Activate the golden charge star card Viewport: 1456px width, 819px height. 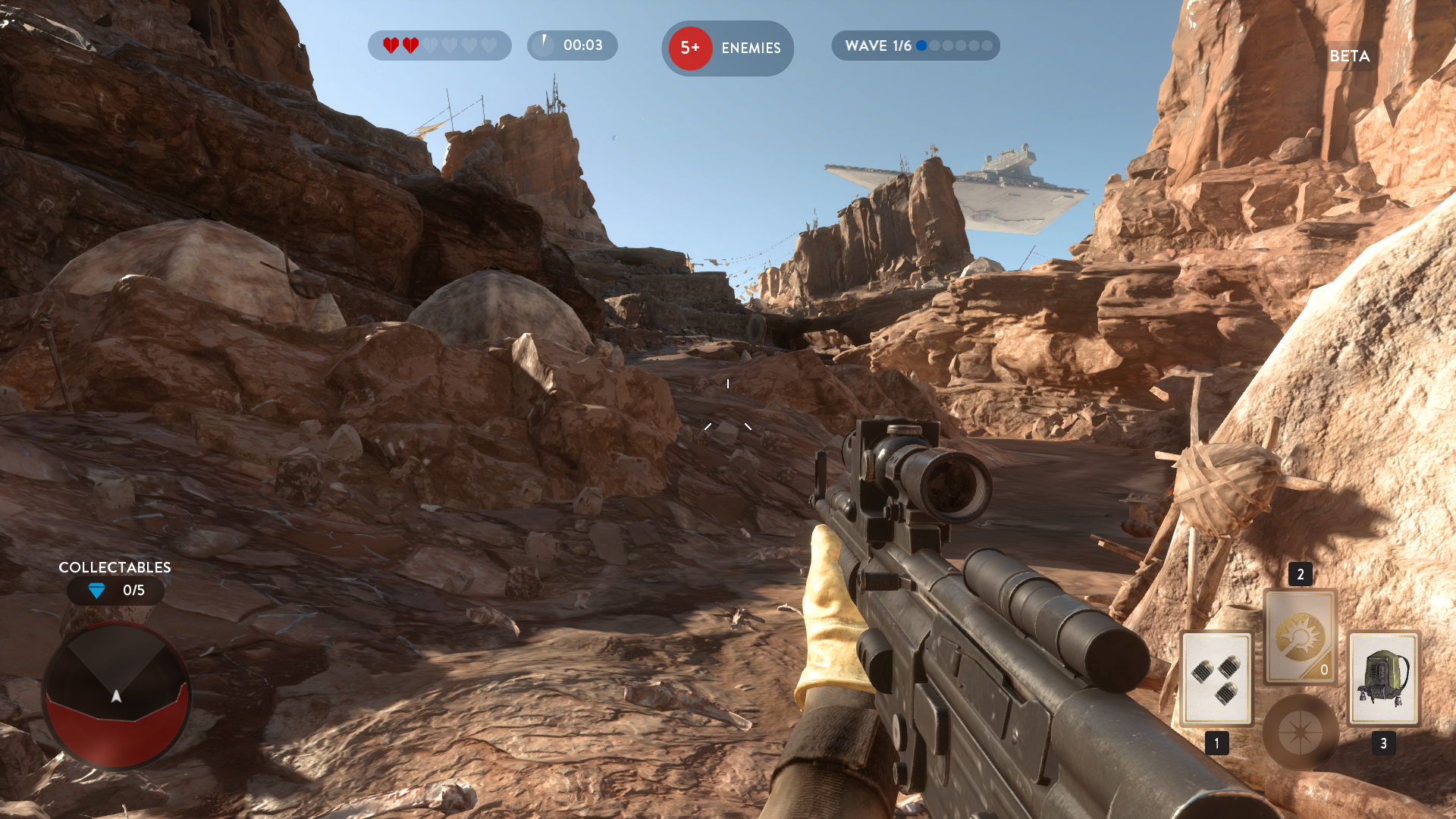pos(1300,637)
